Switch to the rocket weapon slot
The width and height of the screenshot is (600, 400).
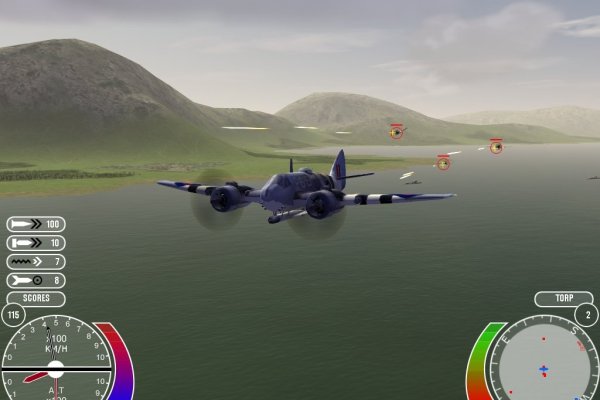35,262
